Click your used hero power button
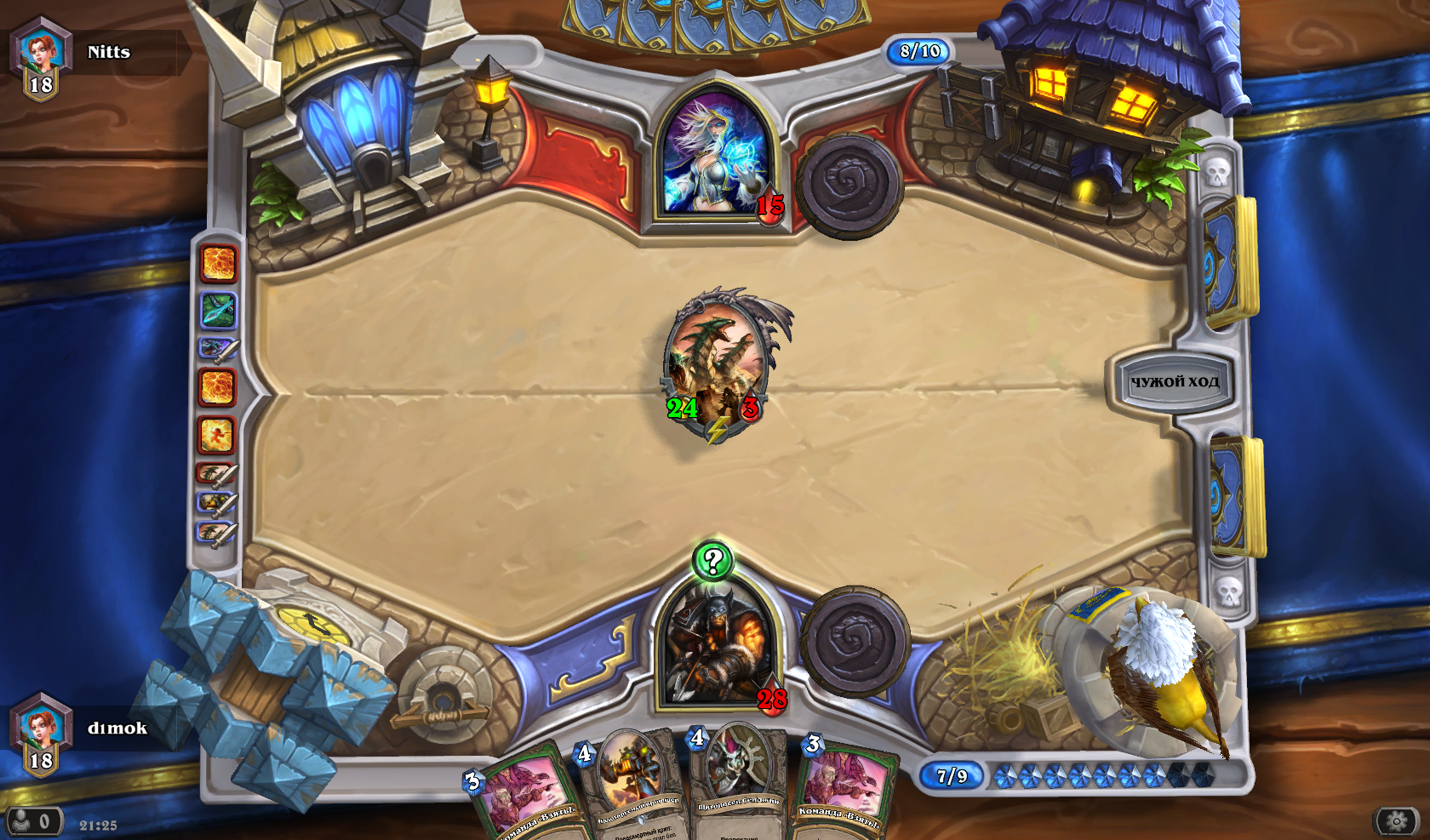The image size is (1430, 840). coord(855,641)
